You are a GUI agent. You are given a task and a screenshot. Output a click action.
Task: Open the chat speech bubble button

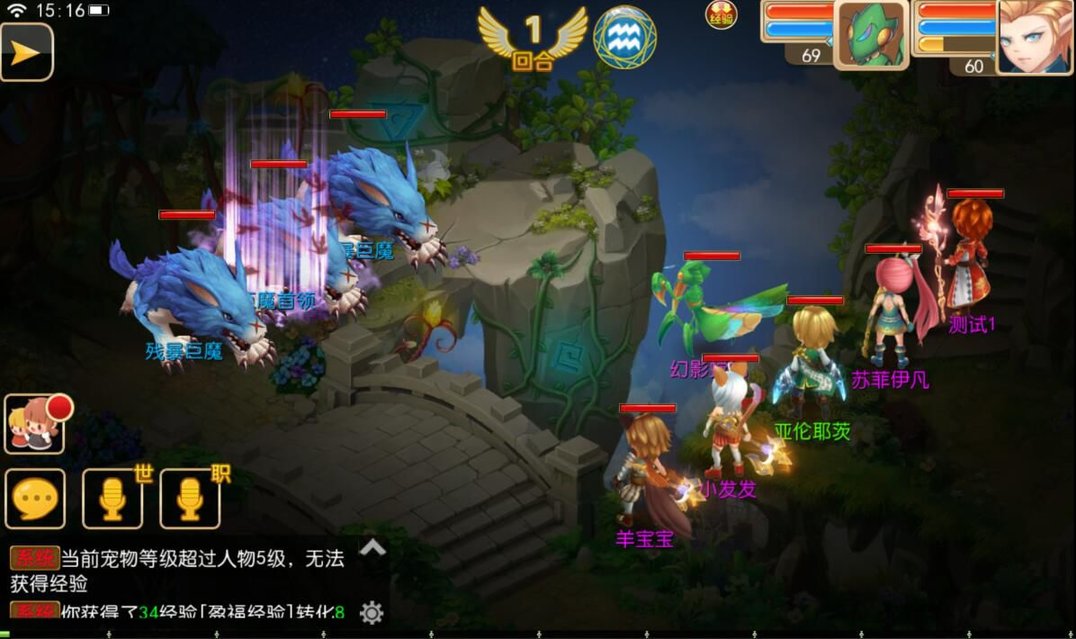(x=36, y=498)
